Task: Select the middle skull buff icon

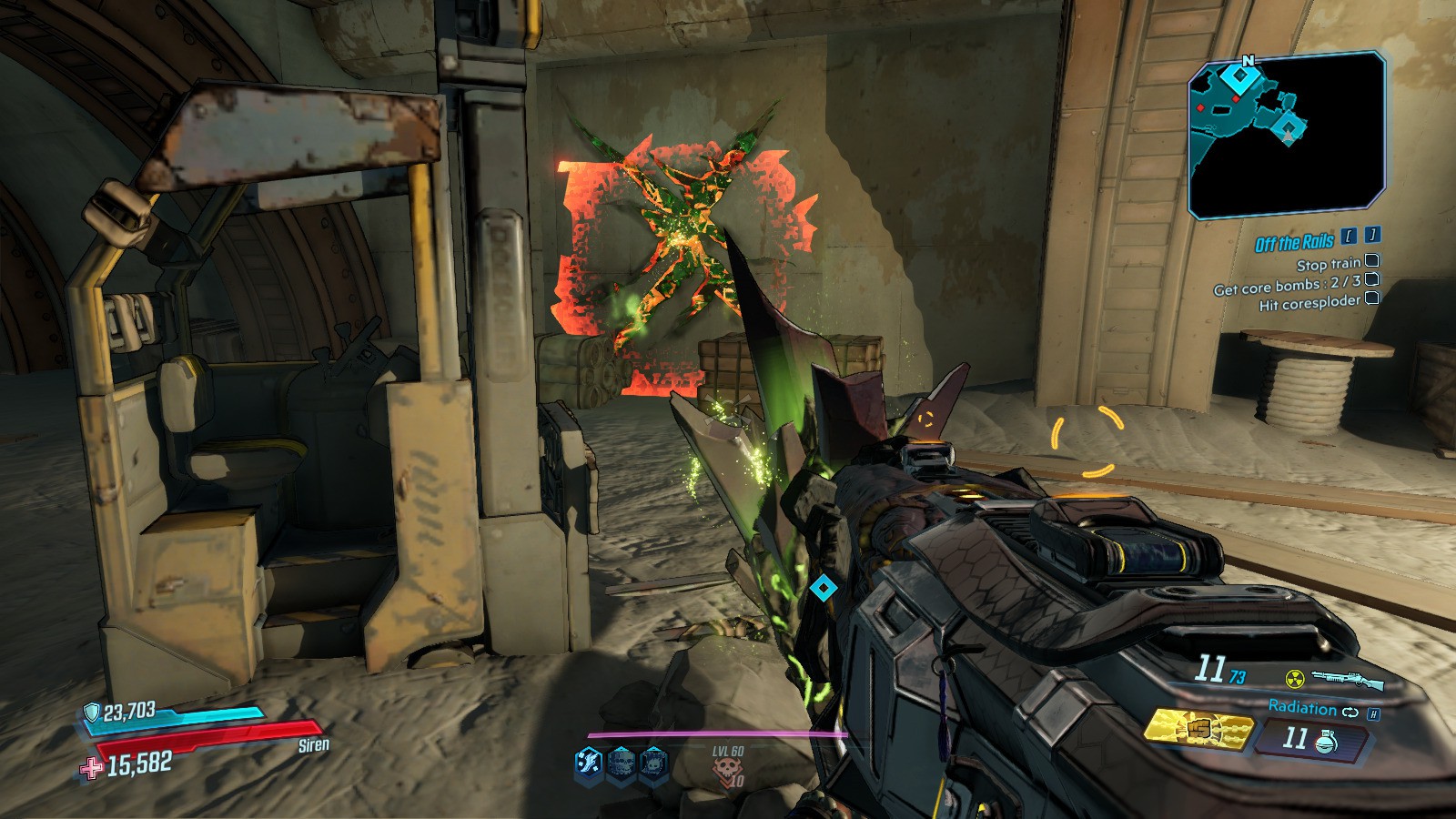Action: click(x=622, y=763)
